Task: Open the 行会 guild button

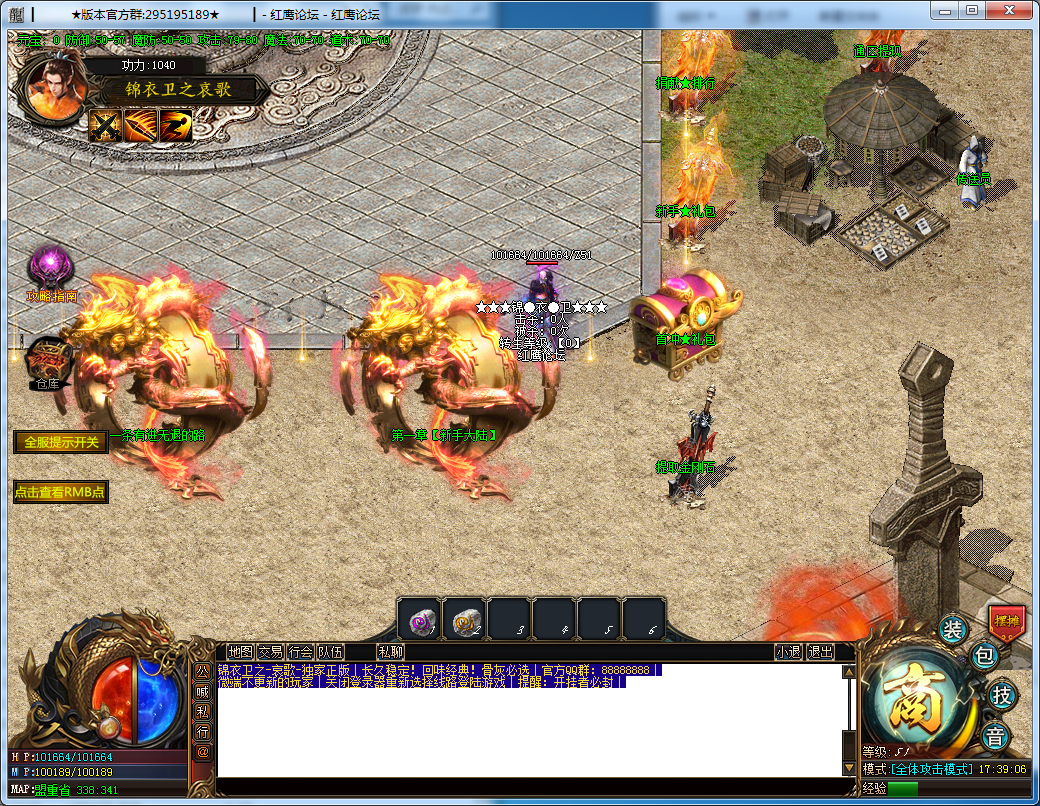Action: click(x=300, y=652)
